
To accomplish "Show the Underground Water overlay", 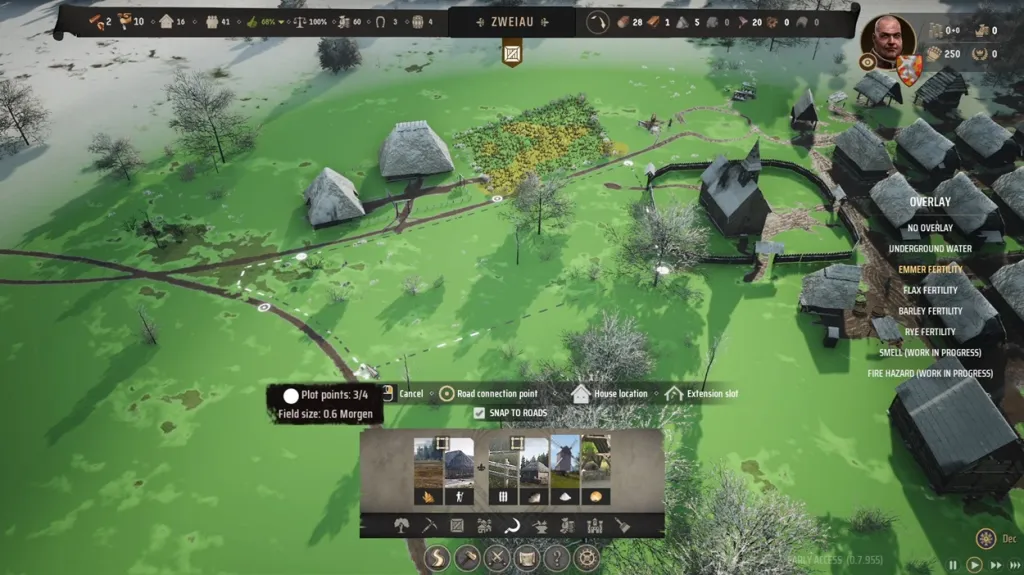I will pyautogui.click(x=930, y=249).
